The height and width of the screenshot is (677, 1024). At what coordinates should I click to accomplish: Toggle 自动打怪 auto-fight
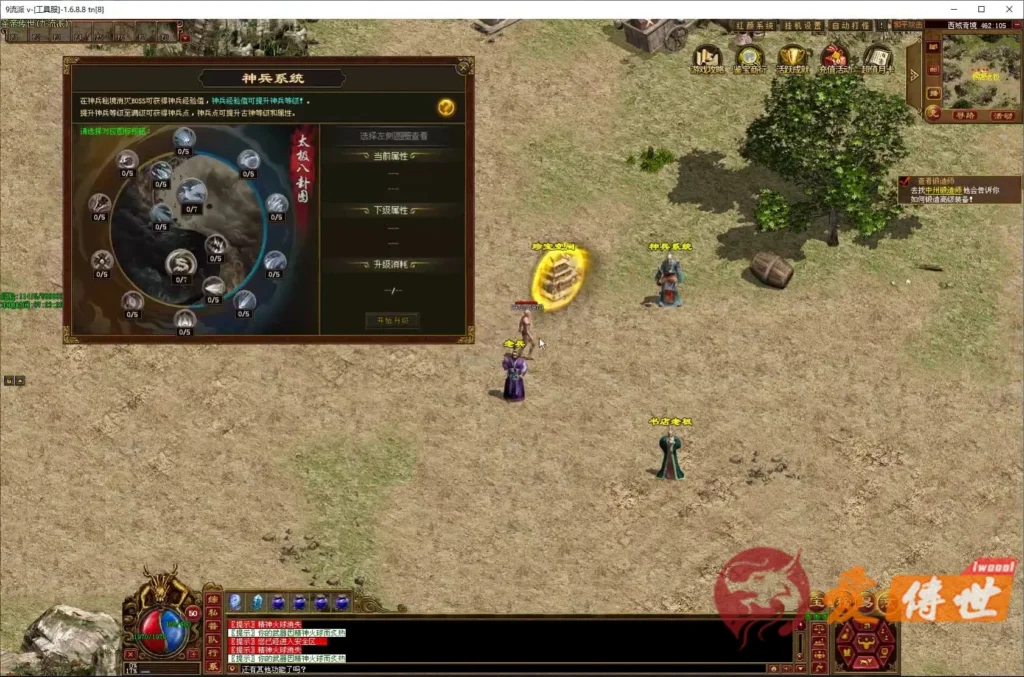(851, 25)
